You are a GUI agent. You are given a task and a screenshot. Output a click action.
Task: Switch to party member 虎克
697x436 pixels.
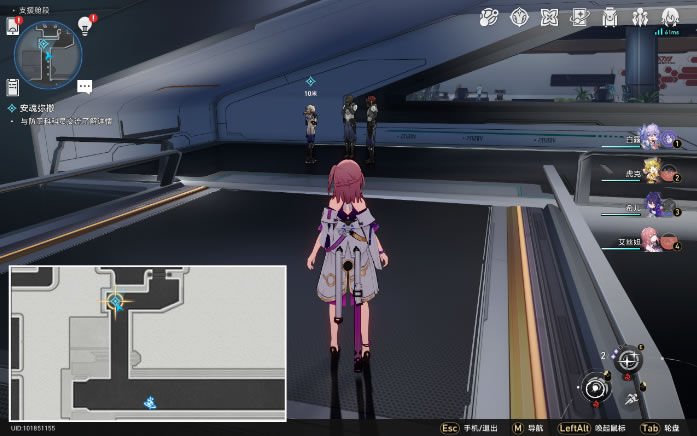651,176
